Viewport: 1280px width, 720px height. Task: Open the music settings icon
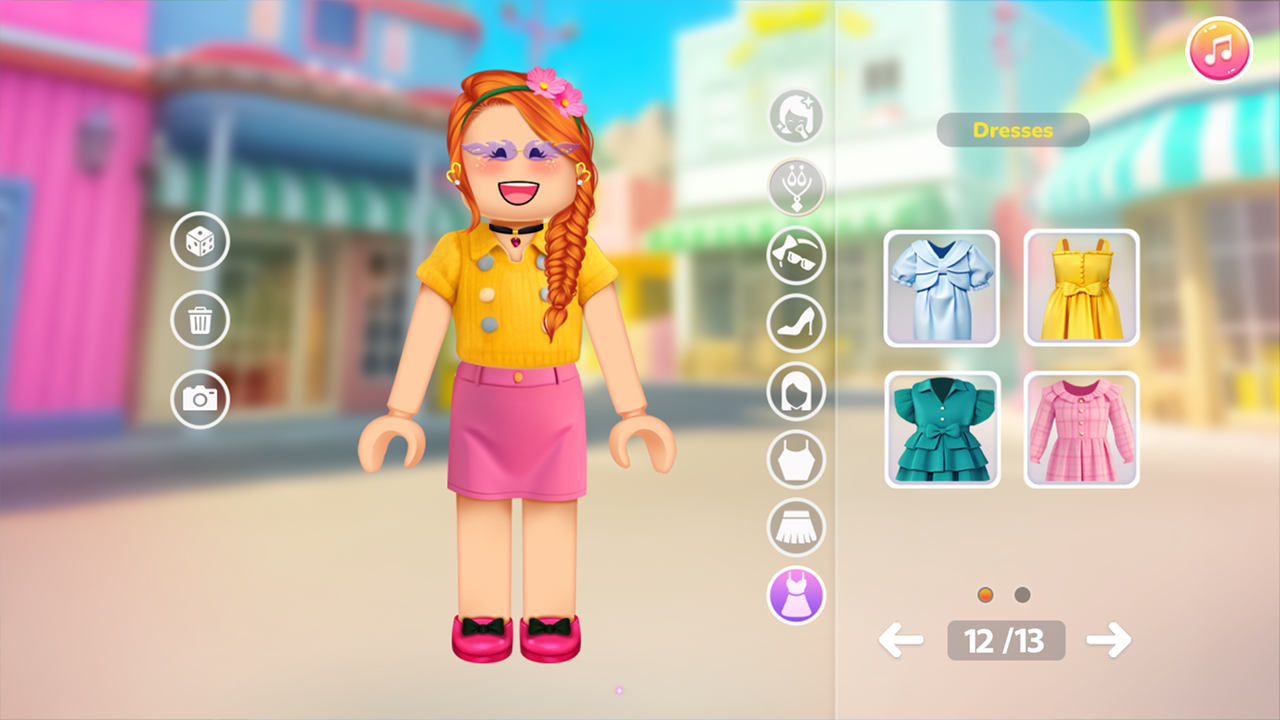click(1218, 50)
